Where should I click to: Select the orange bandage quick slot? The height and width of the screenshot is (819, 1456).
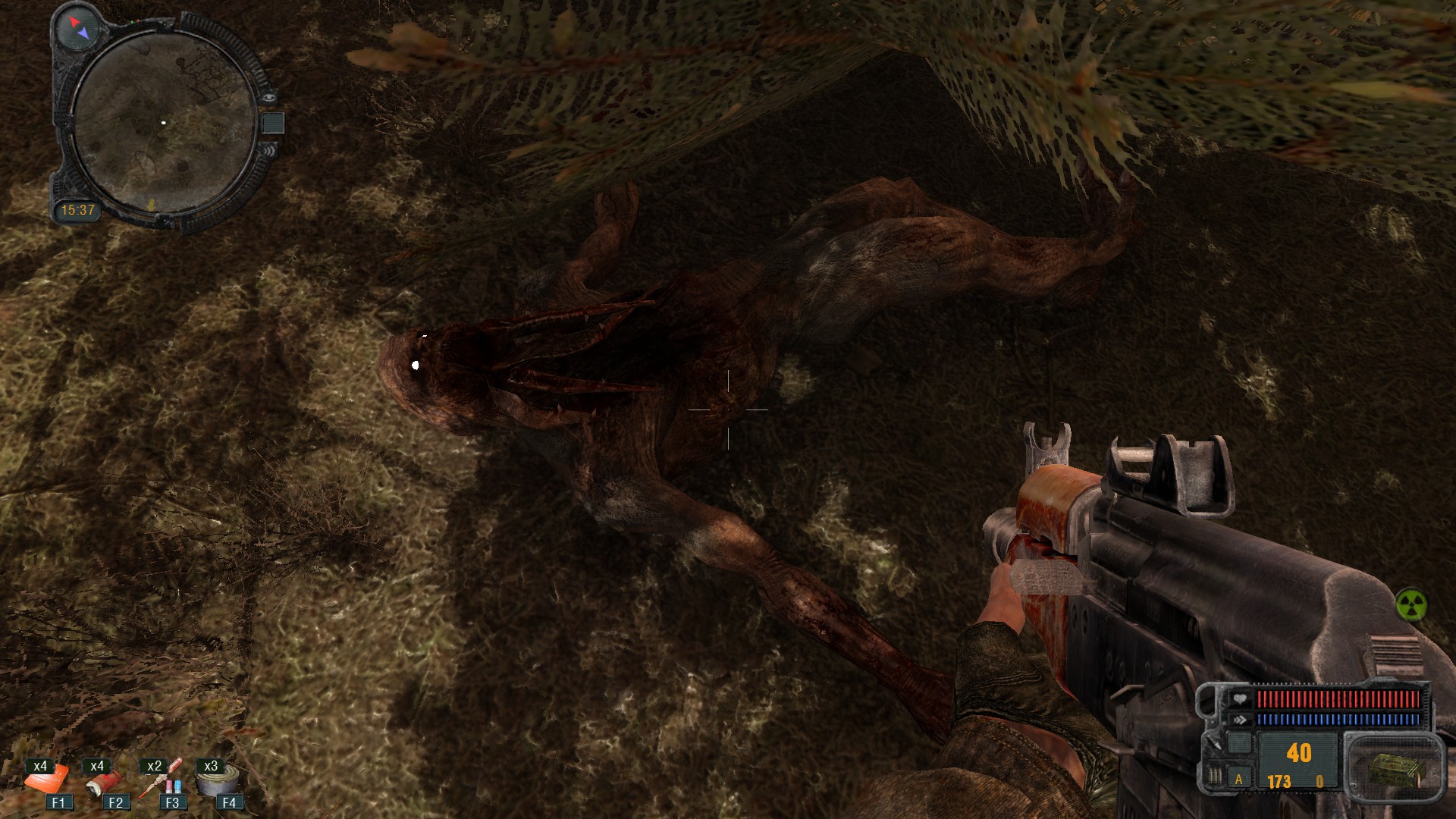(47, 780)
